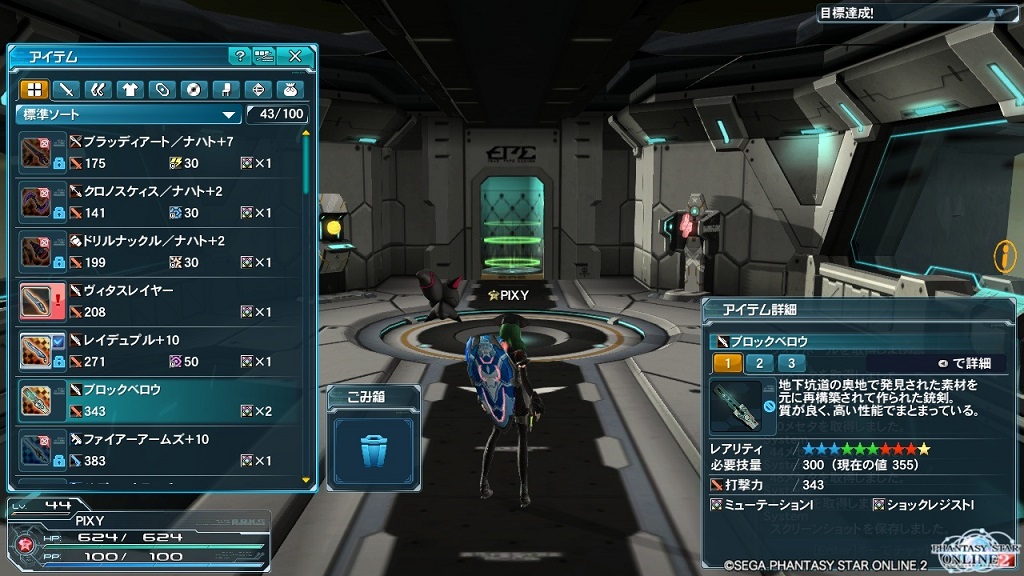Switch to the sword weapons tab
The width and height of the screenshot is (1024, 576).
66,89
